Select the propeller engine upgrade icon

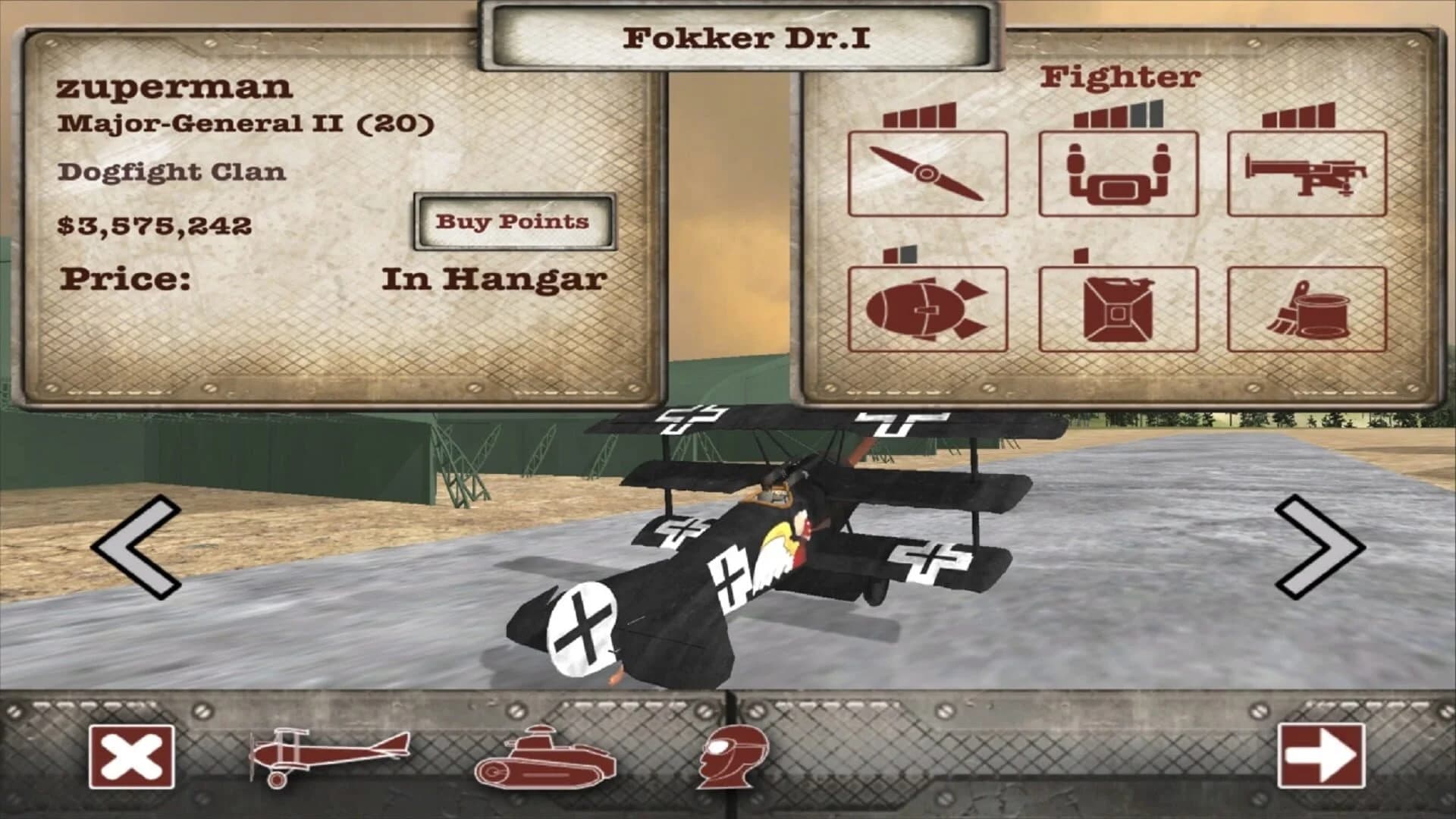[929, 173]
